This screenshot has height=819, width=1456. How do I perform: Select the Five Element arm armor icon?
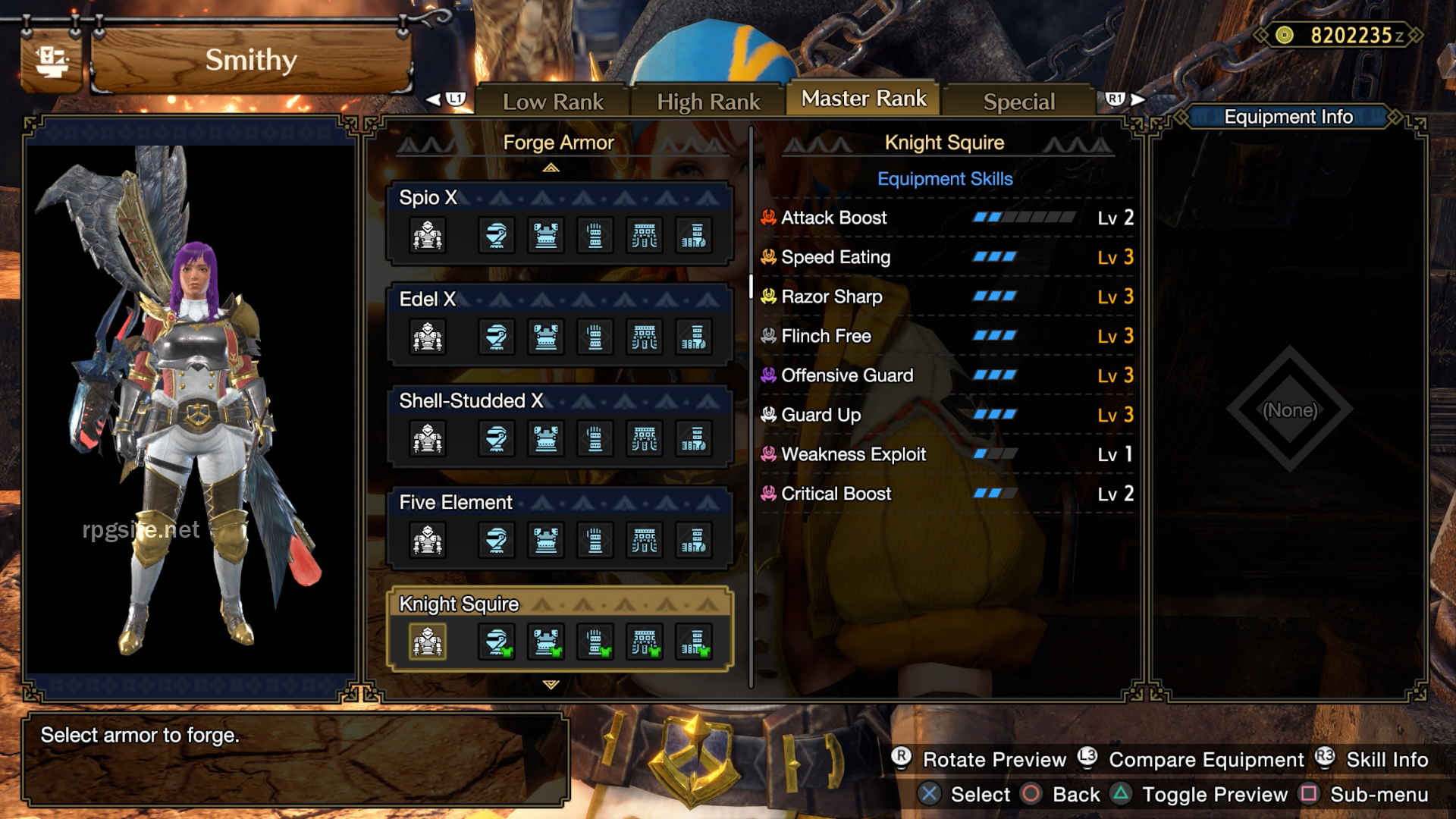pyautogui.click(x=596, y=540)
